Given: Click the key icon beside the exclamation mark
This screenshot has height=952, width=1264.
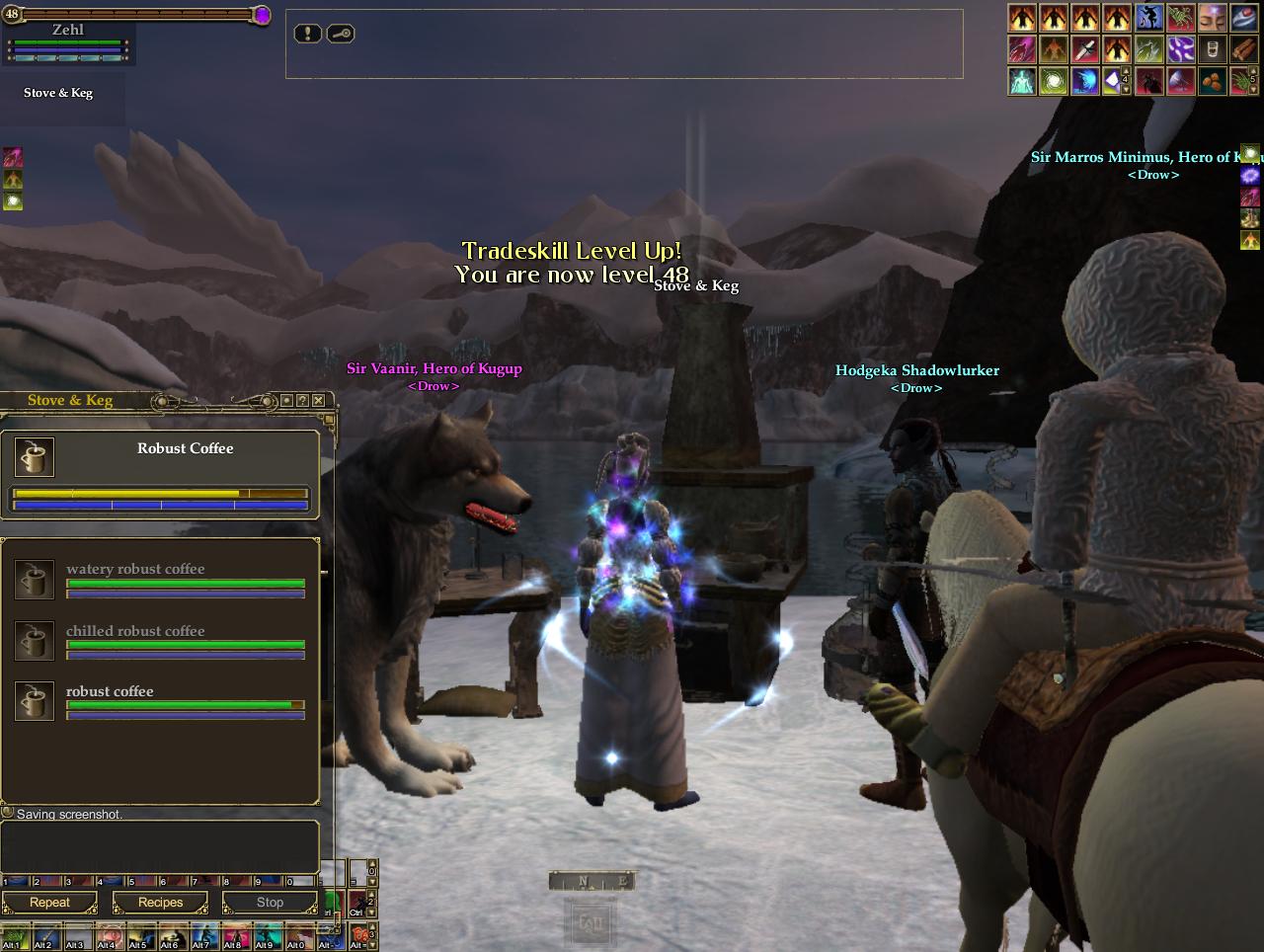Looking at the screenshot, I should [341, 34].
